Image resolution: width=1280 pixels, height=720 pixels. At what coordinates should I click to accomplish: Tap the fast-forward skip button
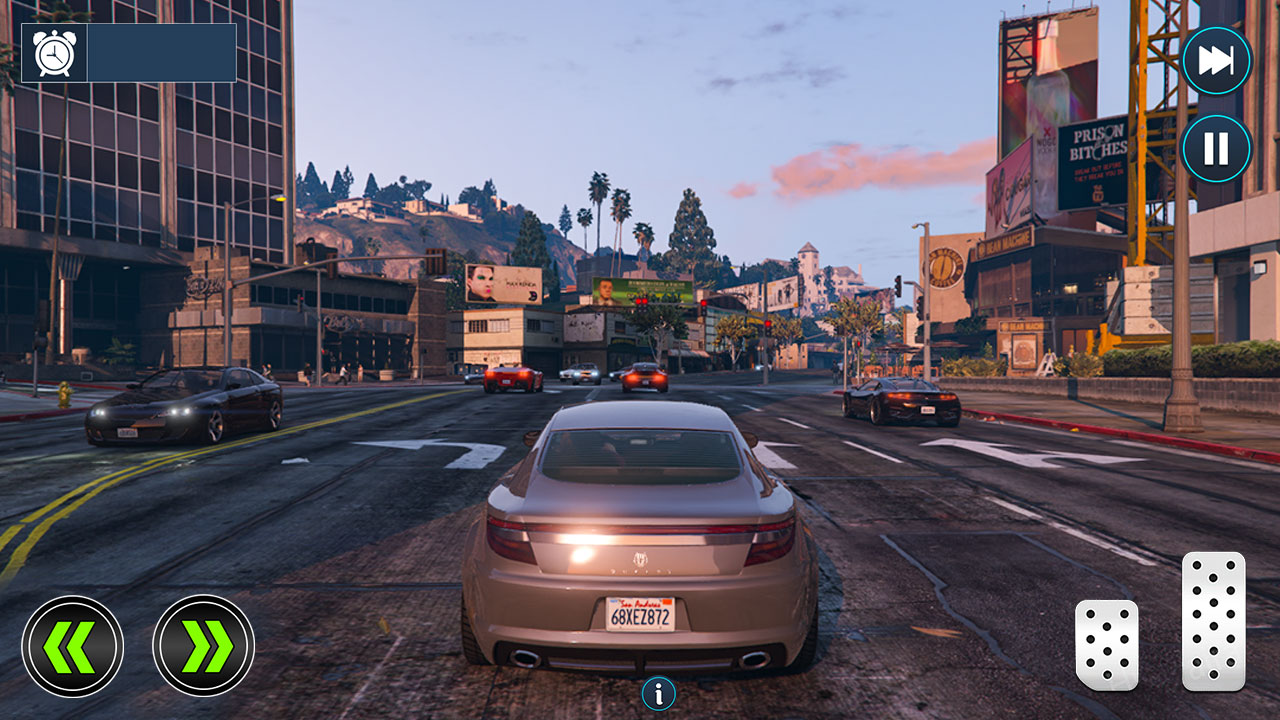[x=1215, y=60]
